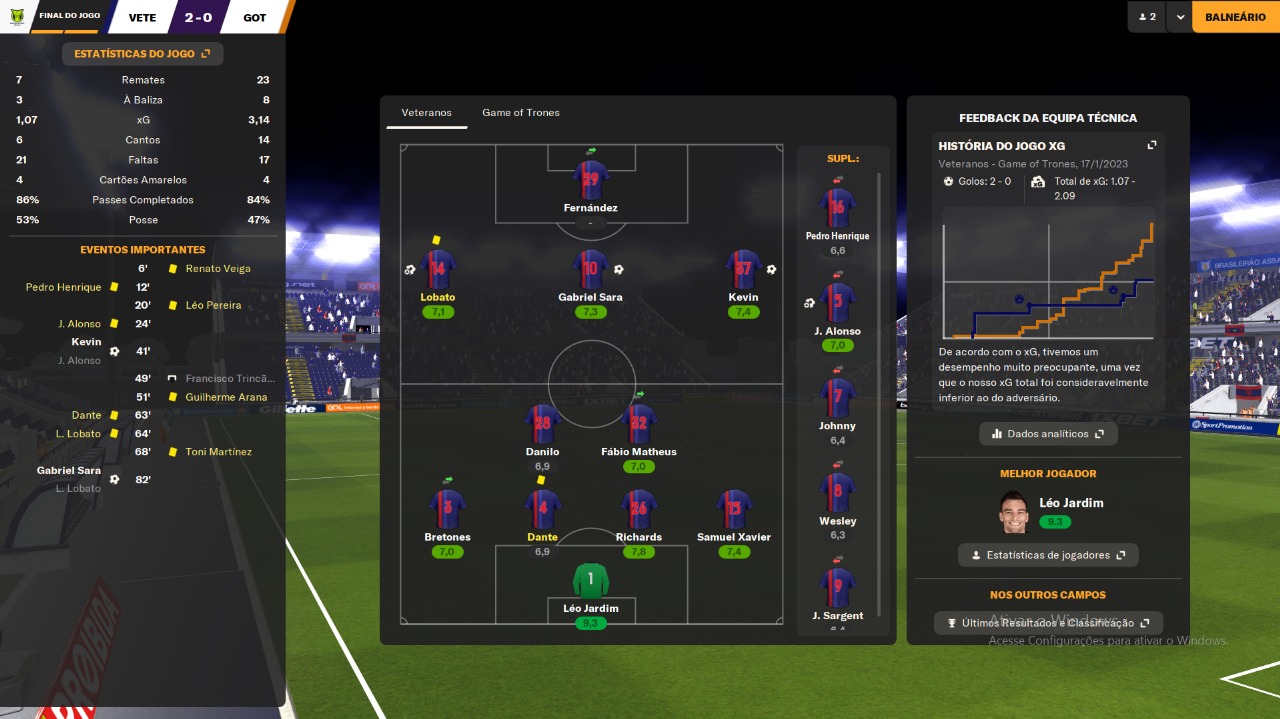The image size is (1280, 719).
Task: Switch to the Game of Trones tab
Action: click(x=520, y=113)
